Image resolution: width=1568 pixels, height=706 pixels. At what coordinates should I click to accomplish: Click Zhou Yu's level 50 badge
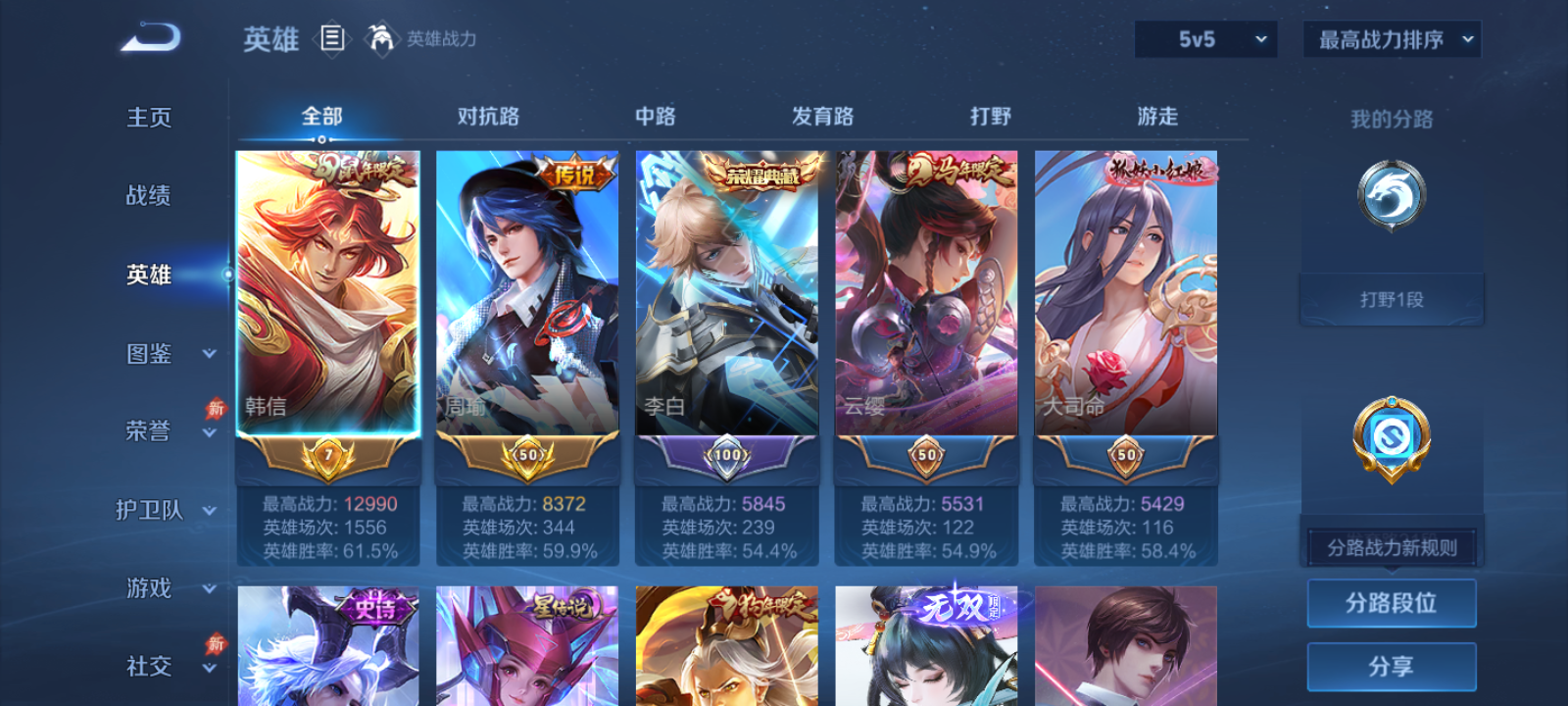tap(526, 456)
